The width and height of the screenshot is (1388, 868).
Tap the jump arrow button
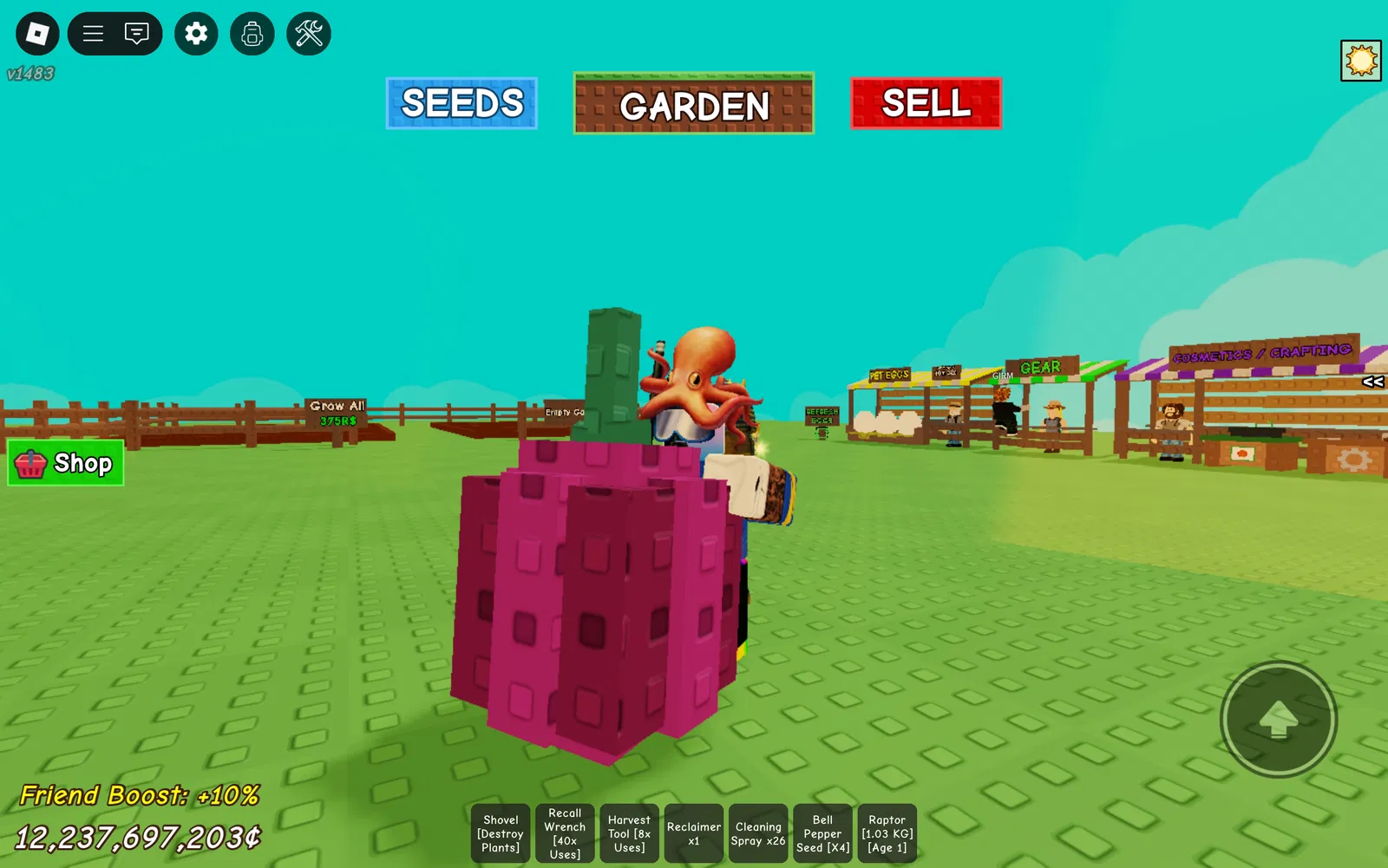coord(1278,719)
